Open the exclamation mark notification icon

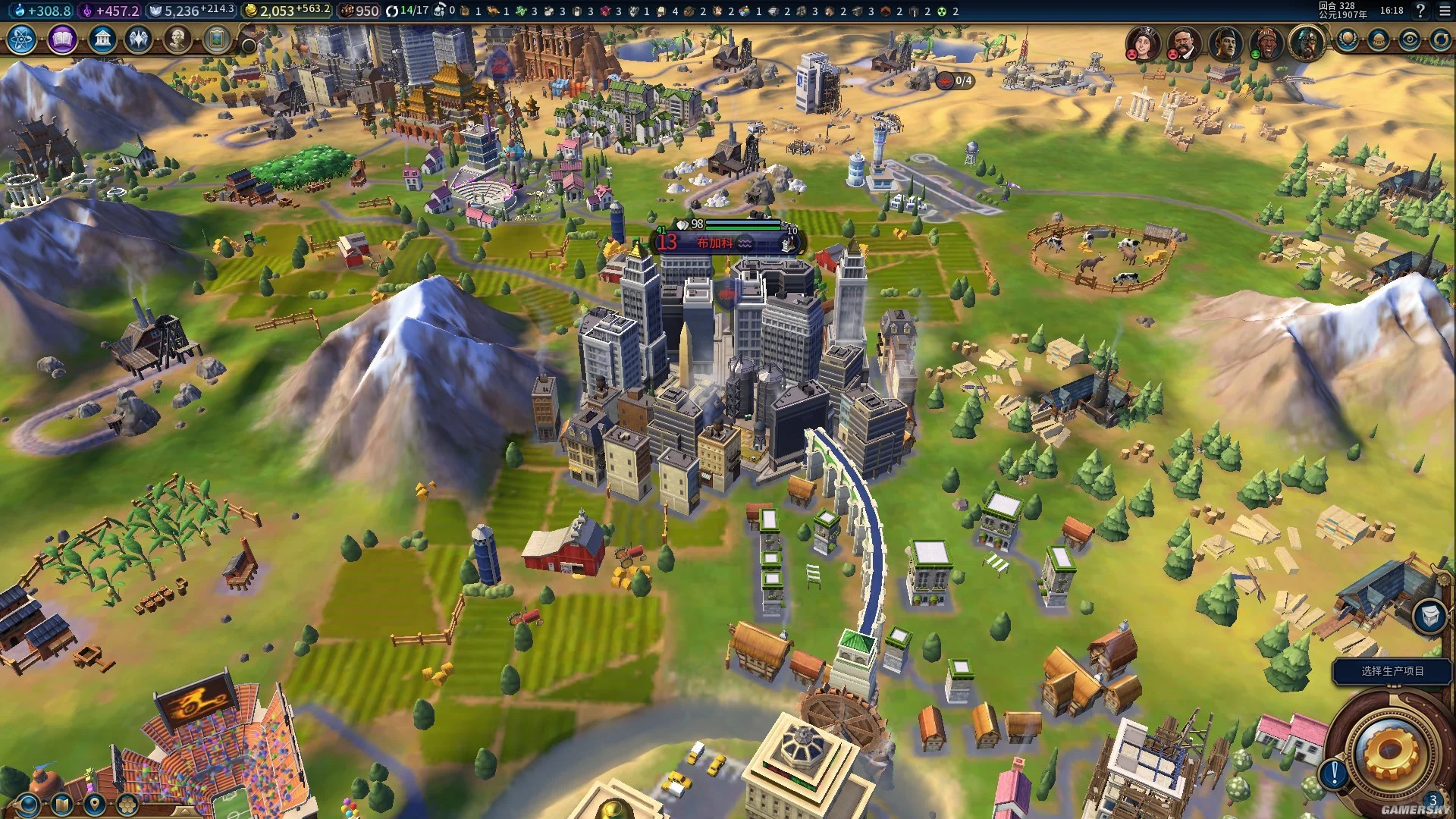[1334, 773]
